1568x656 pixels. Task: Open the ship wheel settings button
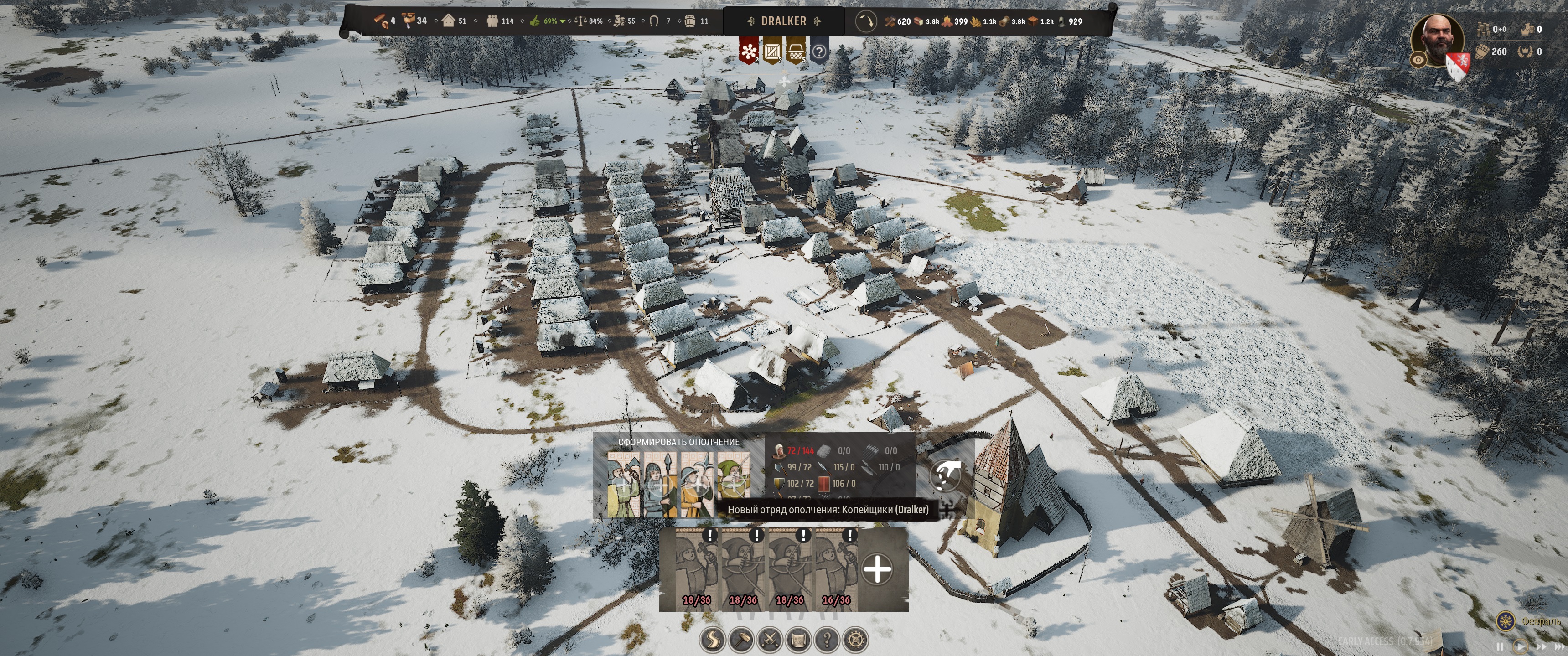click(x=855, y=640)
